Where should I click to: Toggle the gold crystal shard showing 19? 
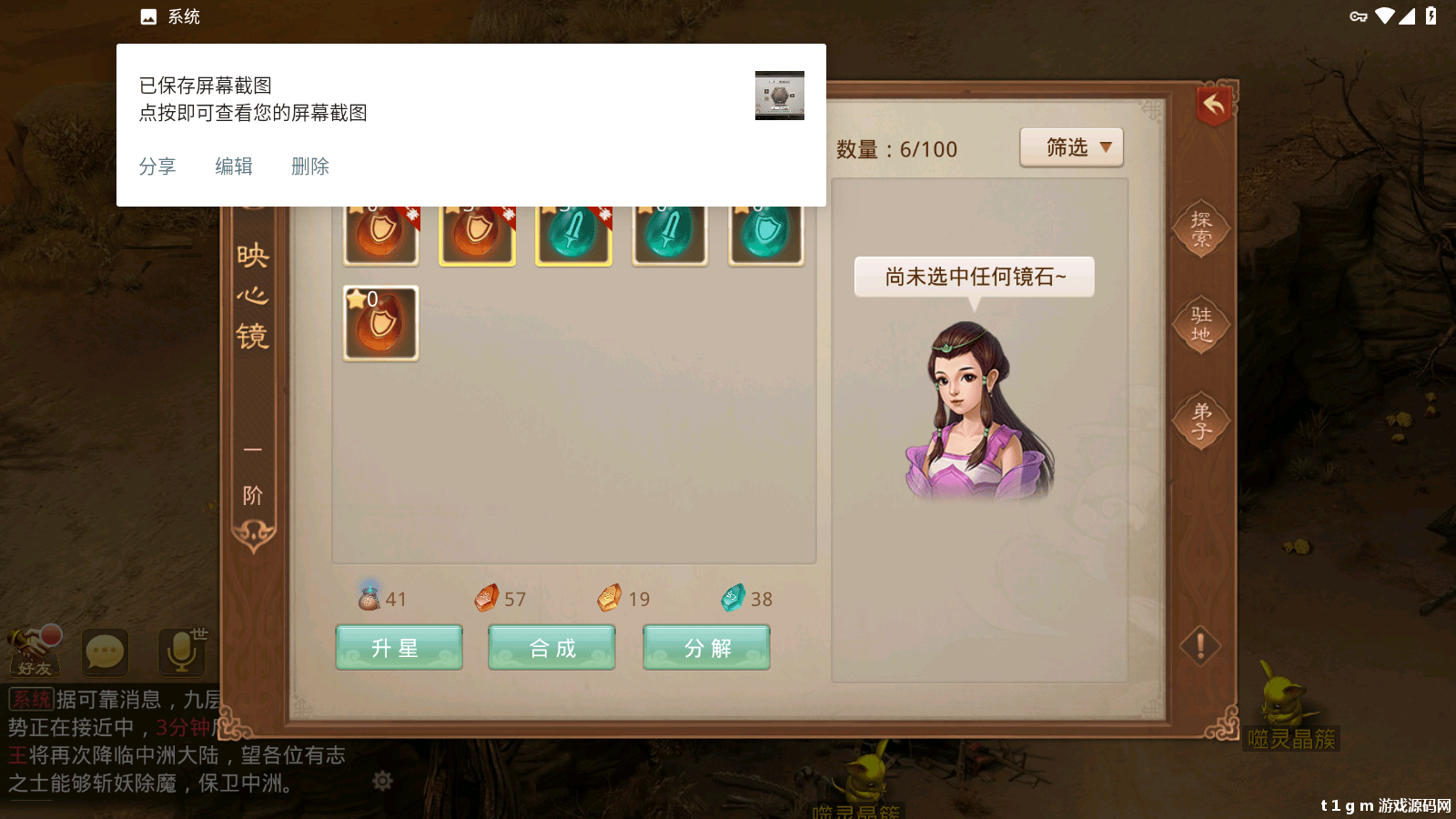(x=611, y=596)
